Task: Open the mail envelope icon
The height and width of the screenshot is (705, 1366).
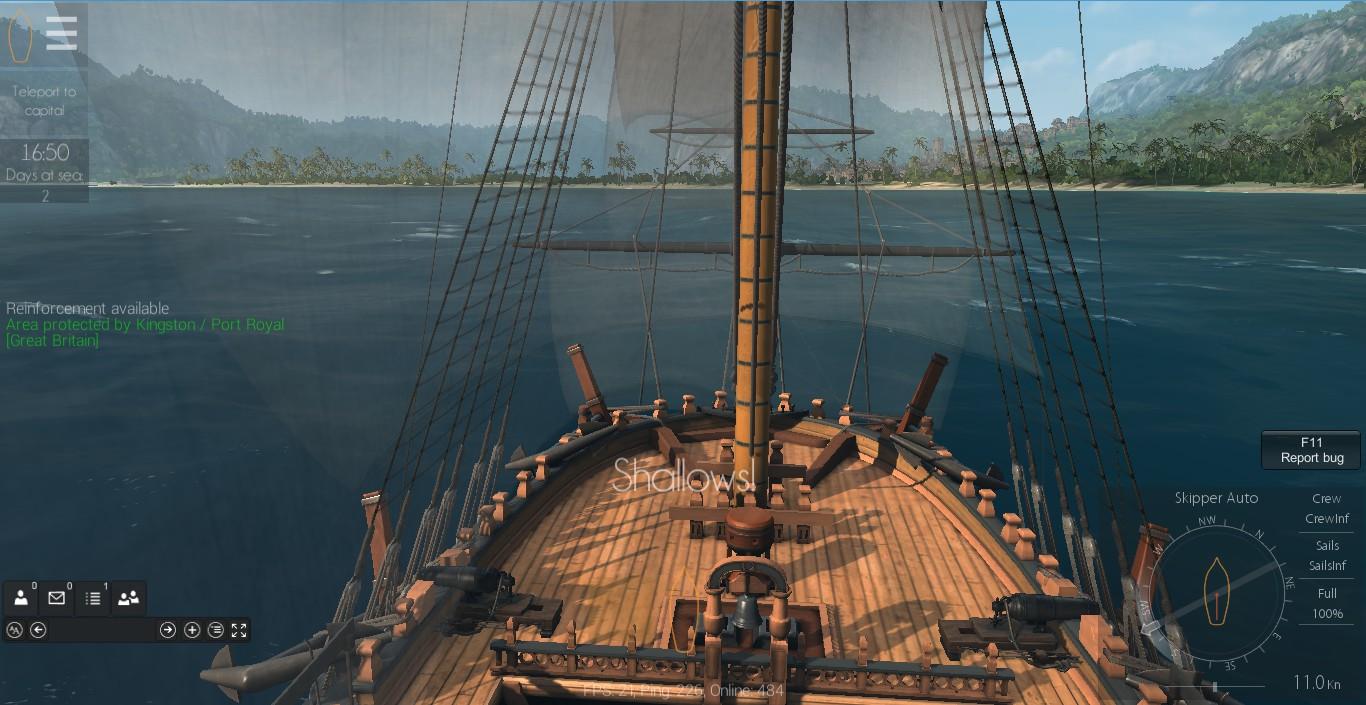Action: 56,598
